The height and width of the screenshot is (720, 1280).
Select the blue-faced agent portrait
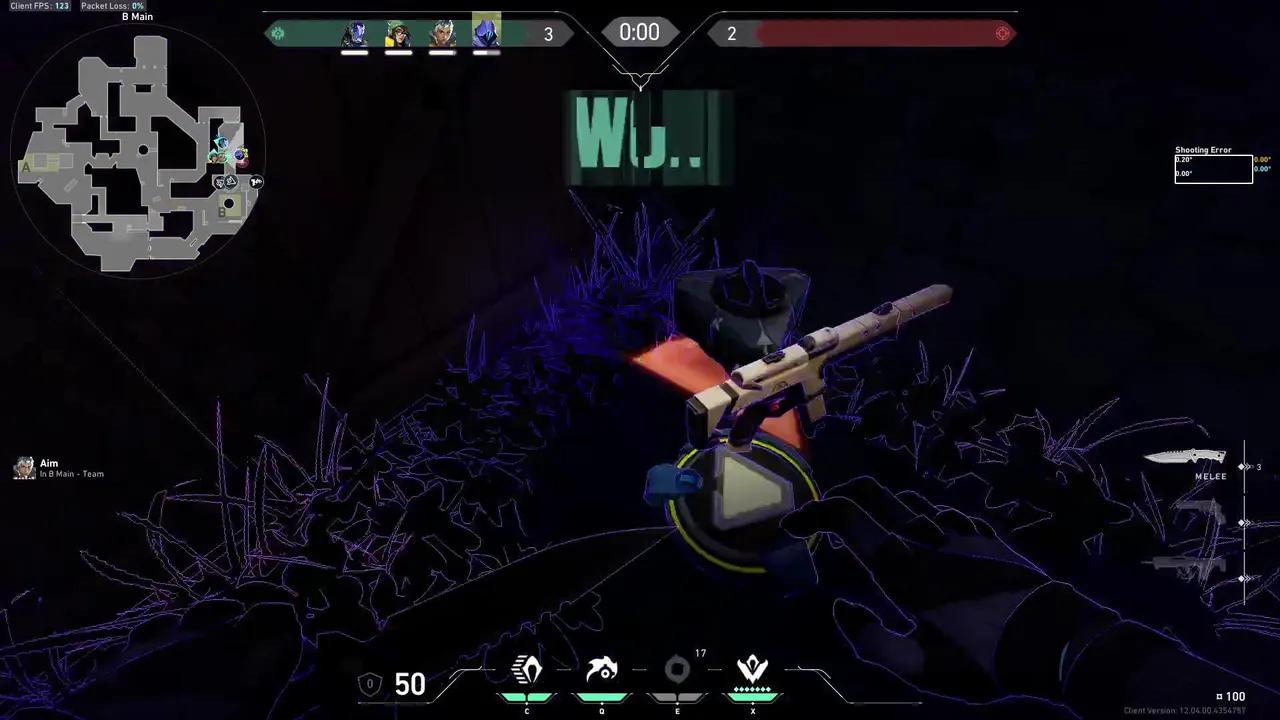coord(354,34)
